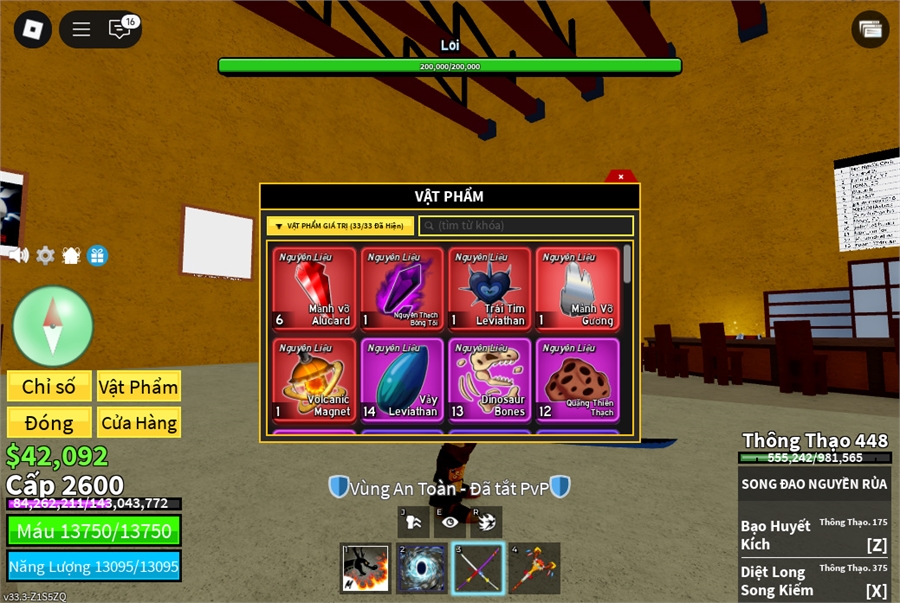The height and width of the screenshot is (603, 900).
Task: Select the Mảnh Vỡ Alucard item
Action: (x=314, y=289)
